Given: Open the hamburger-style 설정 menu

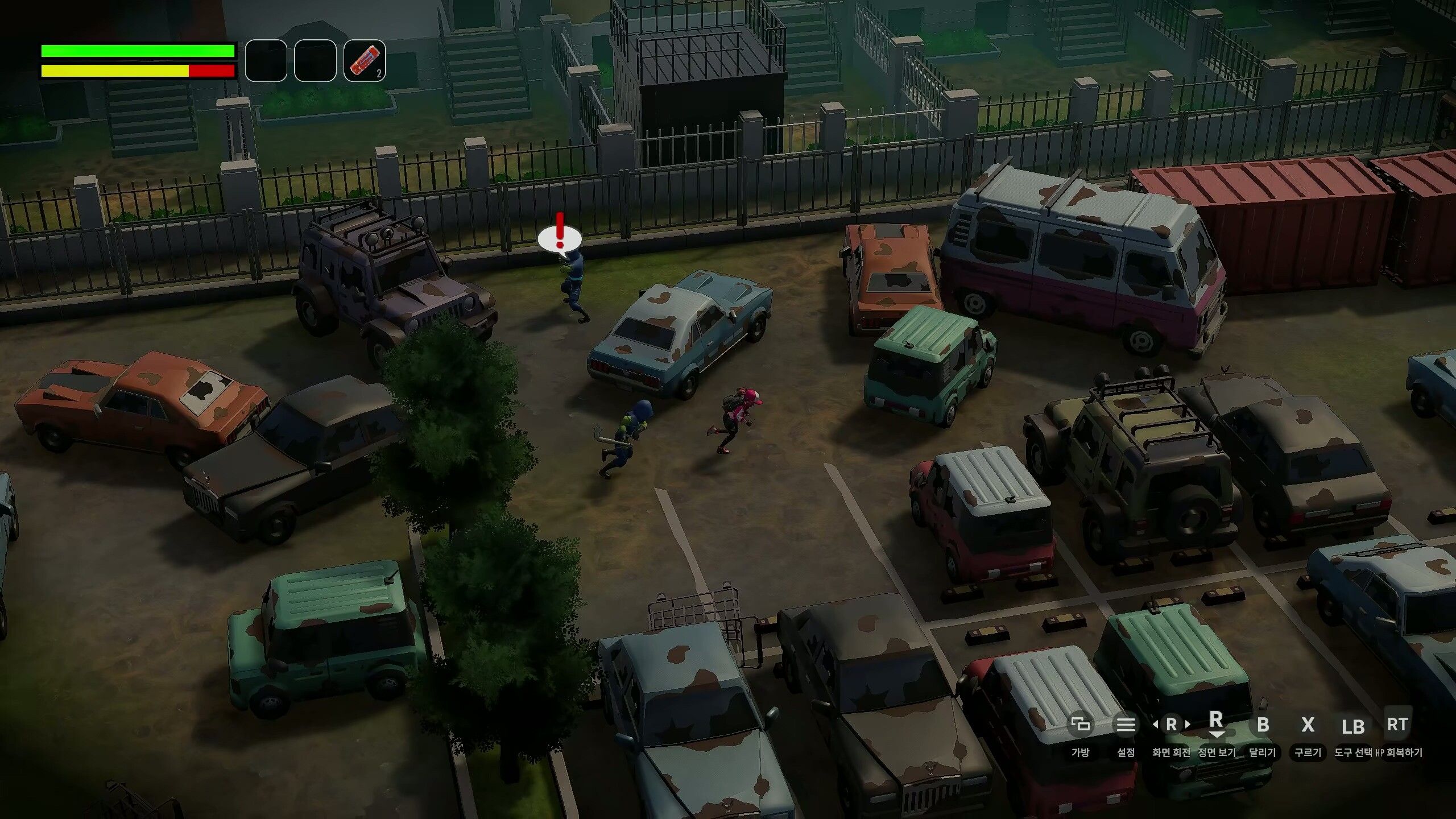Looking at the screenshot, I should [1125, 726].
